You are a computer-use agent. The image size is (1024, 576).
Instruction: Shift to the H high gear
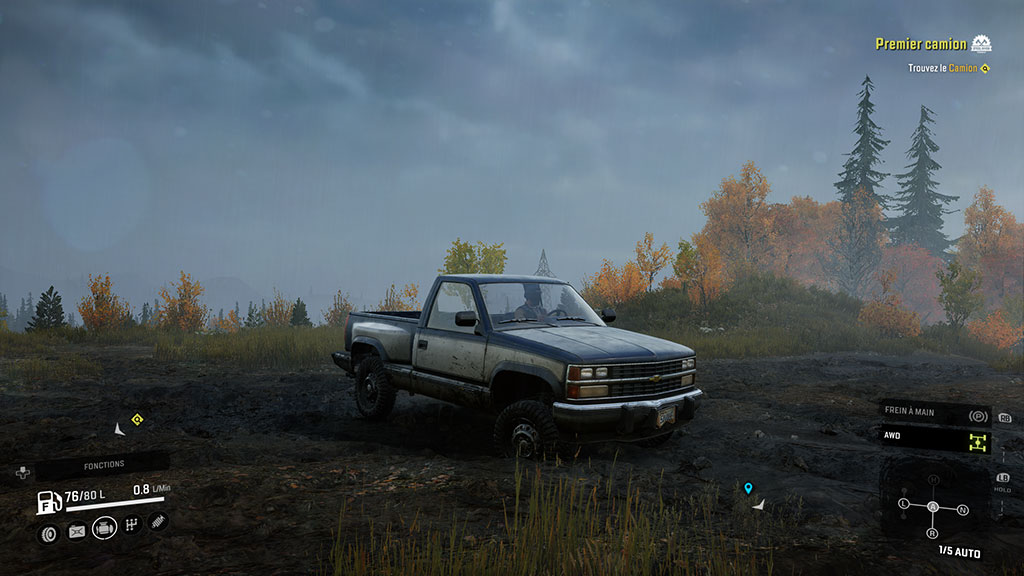[933, 479]
